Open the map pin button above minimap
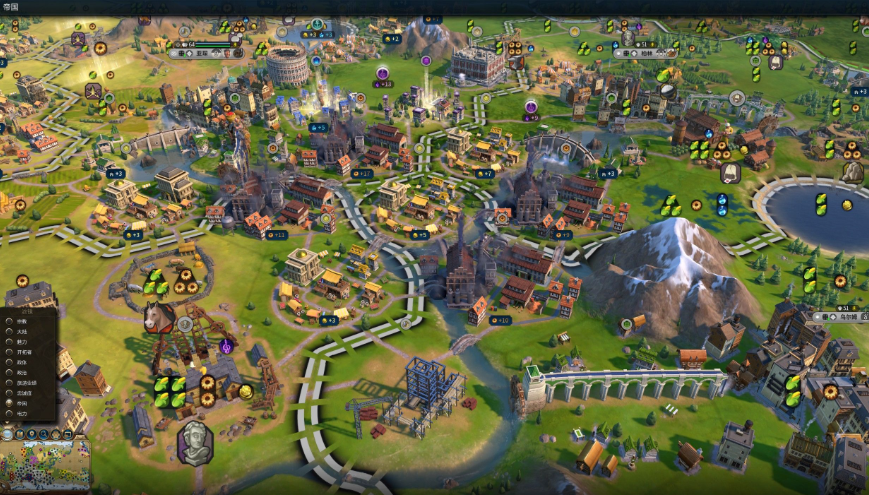The width and height of the screenshot is (869, 495). click(x=32, y=434)
